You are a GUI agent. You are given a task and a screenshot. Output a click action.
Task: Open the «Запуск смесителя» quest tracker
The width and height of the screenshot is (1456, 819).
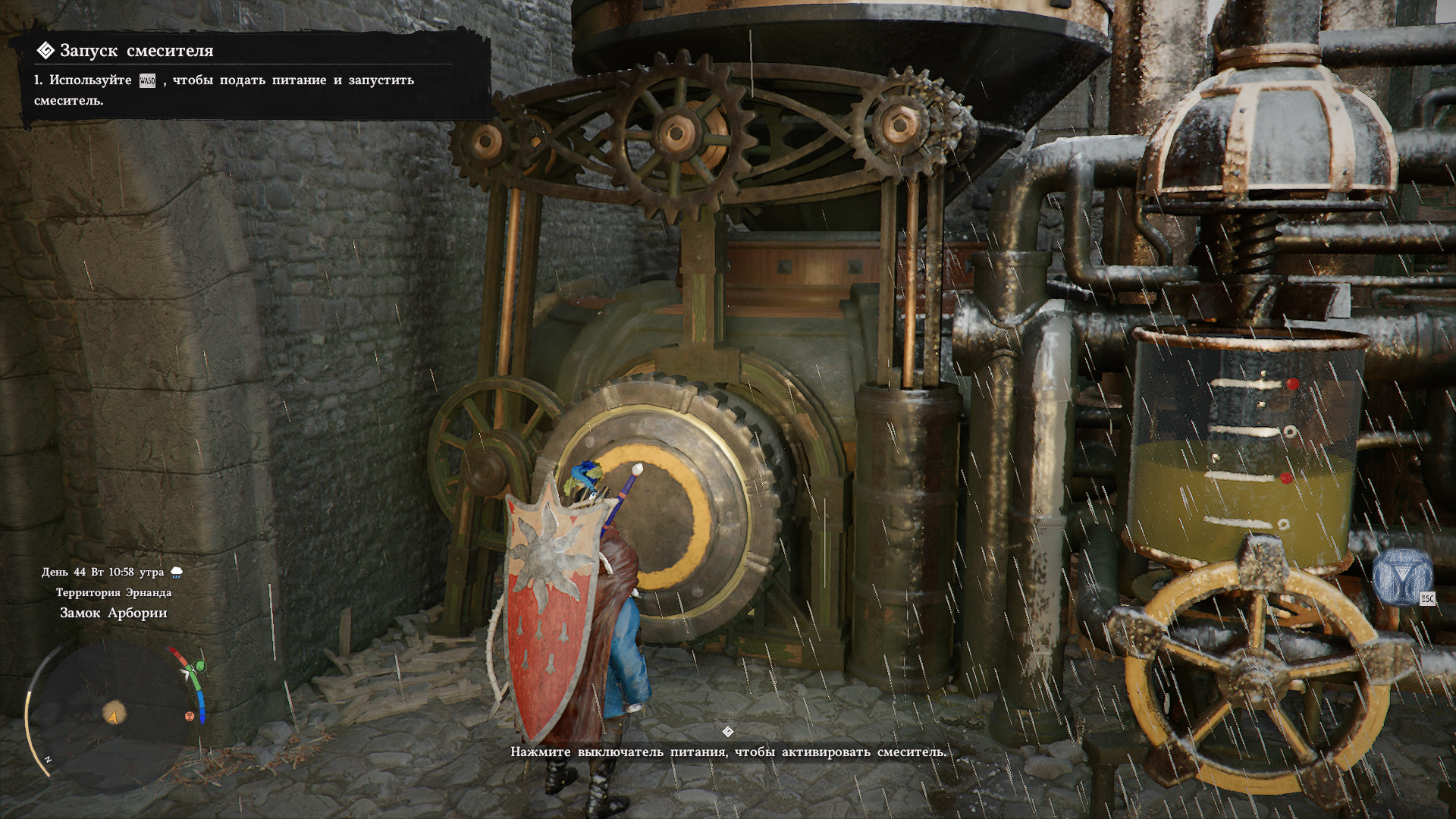point(136,51)
